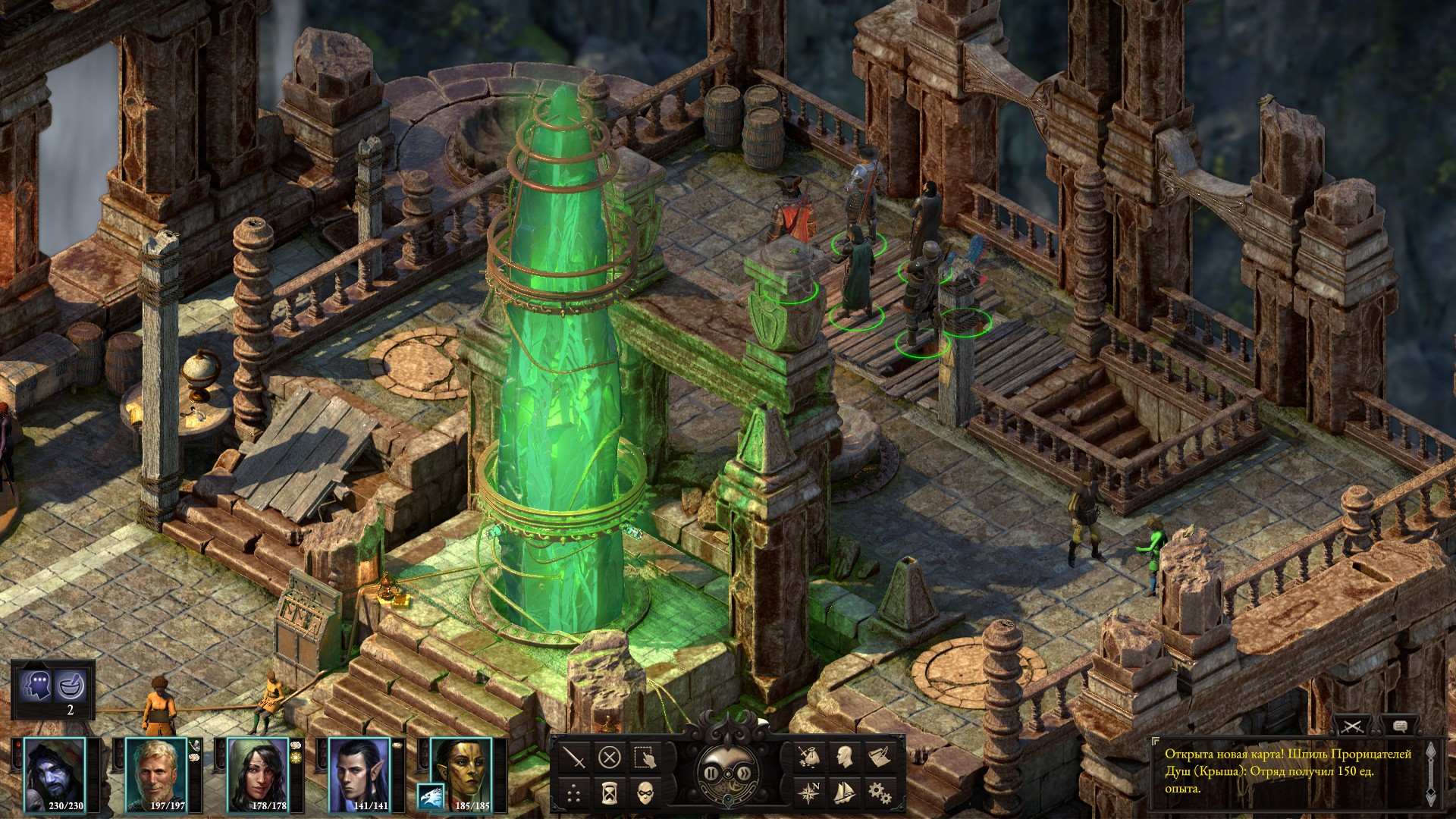
Task: Open the ship management icon
Action: [x=844, y=792]
